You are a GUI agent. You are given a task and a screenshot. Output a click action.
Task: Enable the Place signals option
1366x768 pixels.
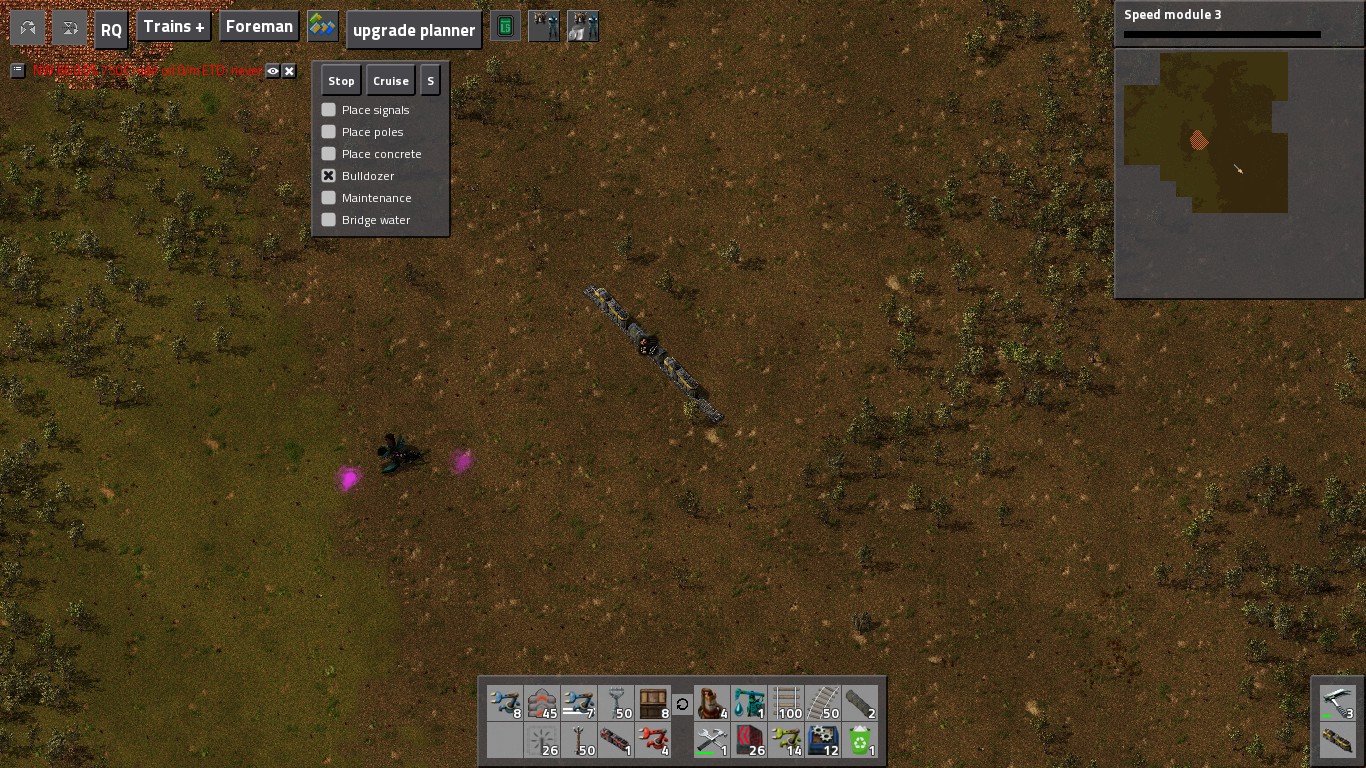[x=329, y=110]
